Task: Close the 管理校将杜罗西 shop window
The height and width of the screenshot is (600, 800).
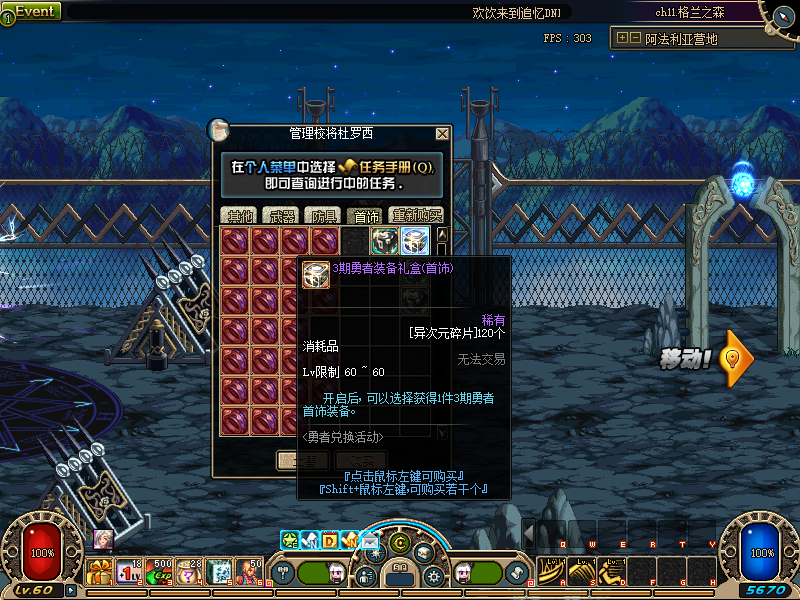Action: point(442,133)
